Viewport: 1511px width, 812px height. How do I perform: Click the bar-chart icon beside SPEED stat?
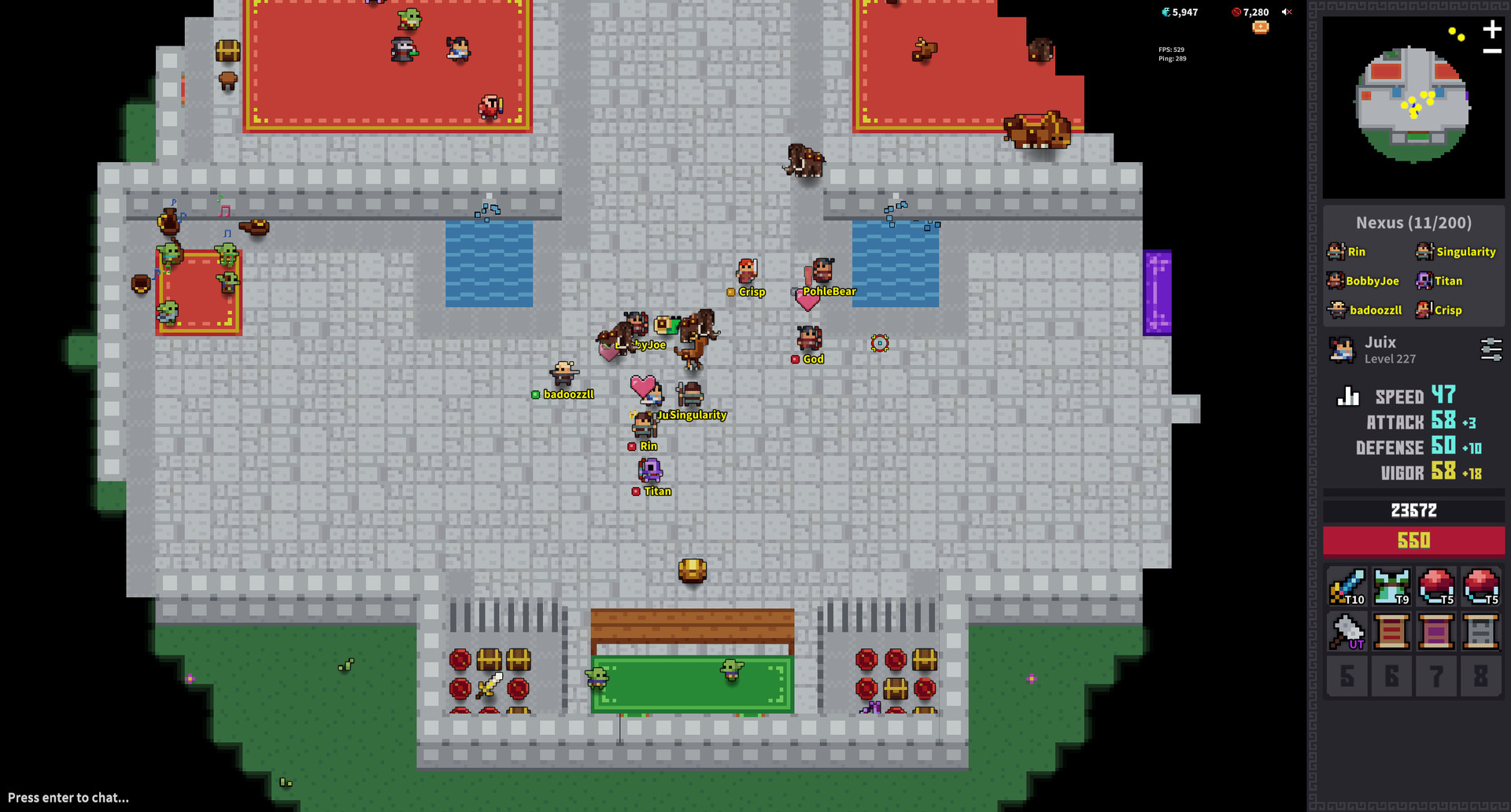[1347, 396]
